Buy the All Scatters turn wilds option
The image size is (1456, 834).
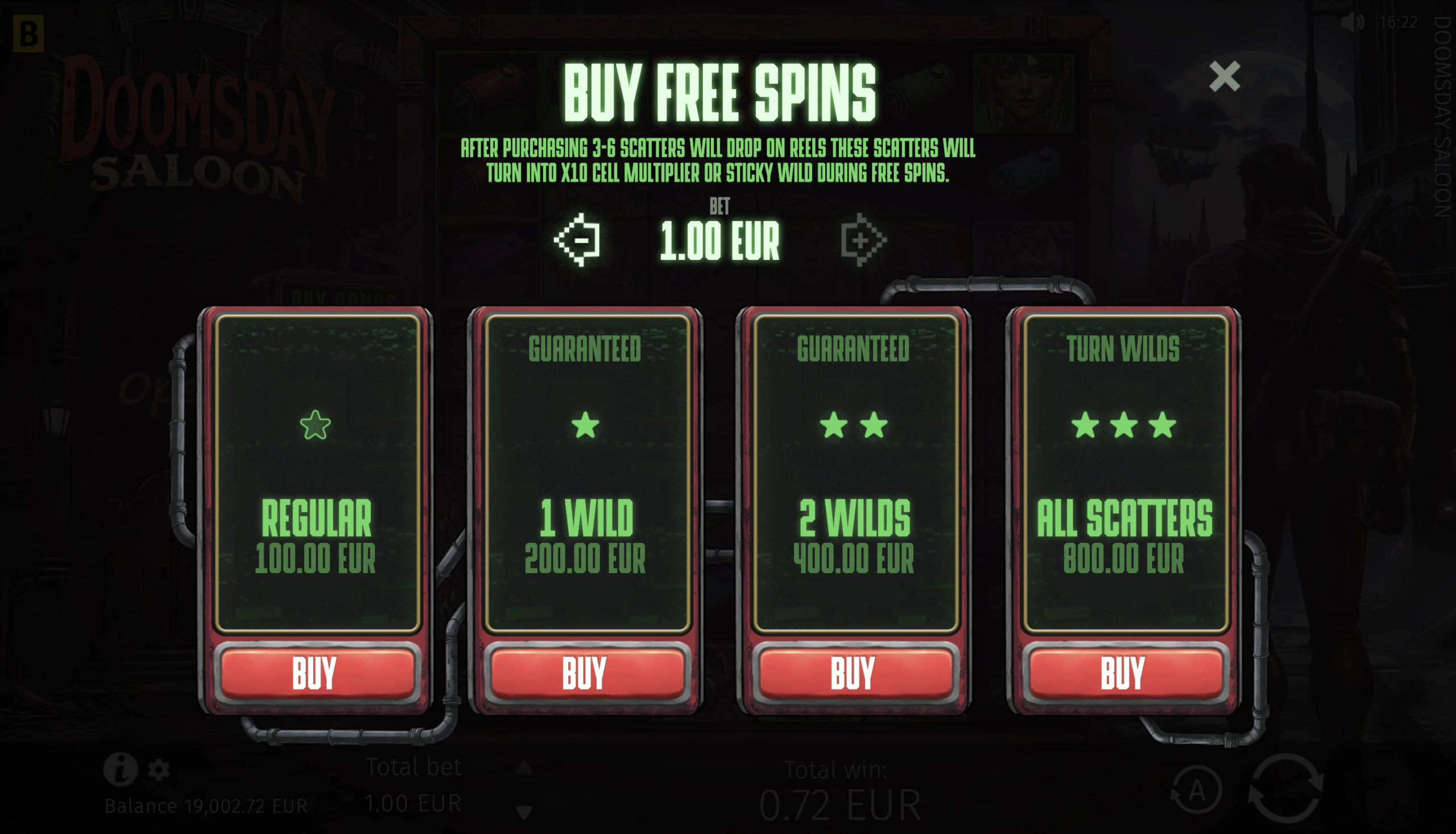pos(1124,673)
